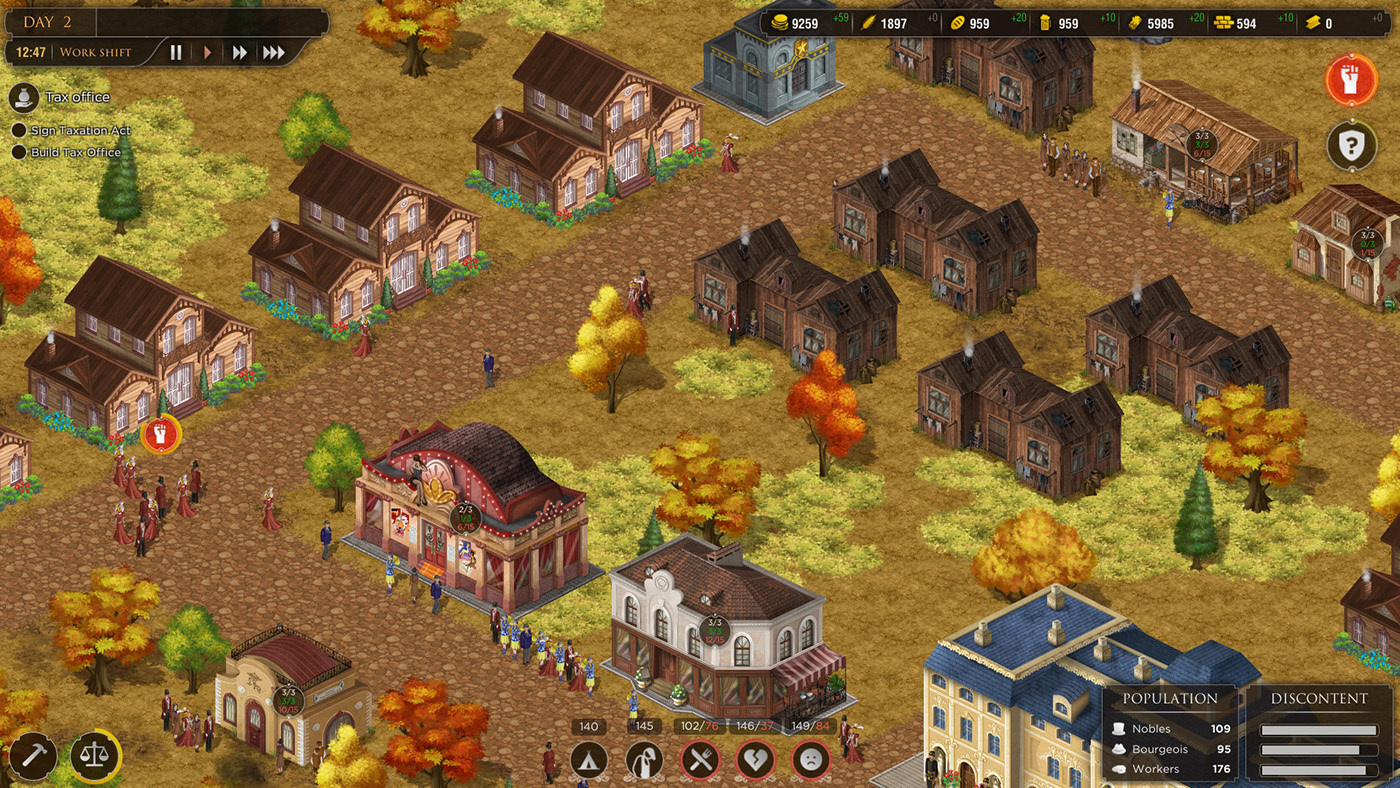Select the triple fast-forward speed
This screenshot has height=788, width=1400.
tap(273, 53)
